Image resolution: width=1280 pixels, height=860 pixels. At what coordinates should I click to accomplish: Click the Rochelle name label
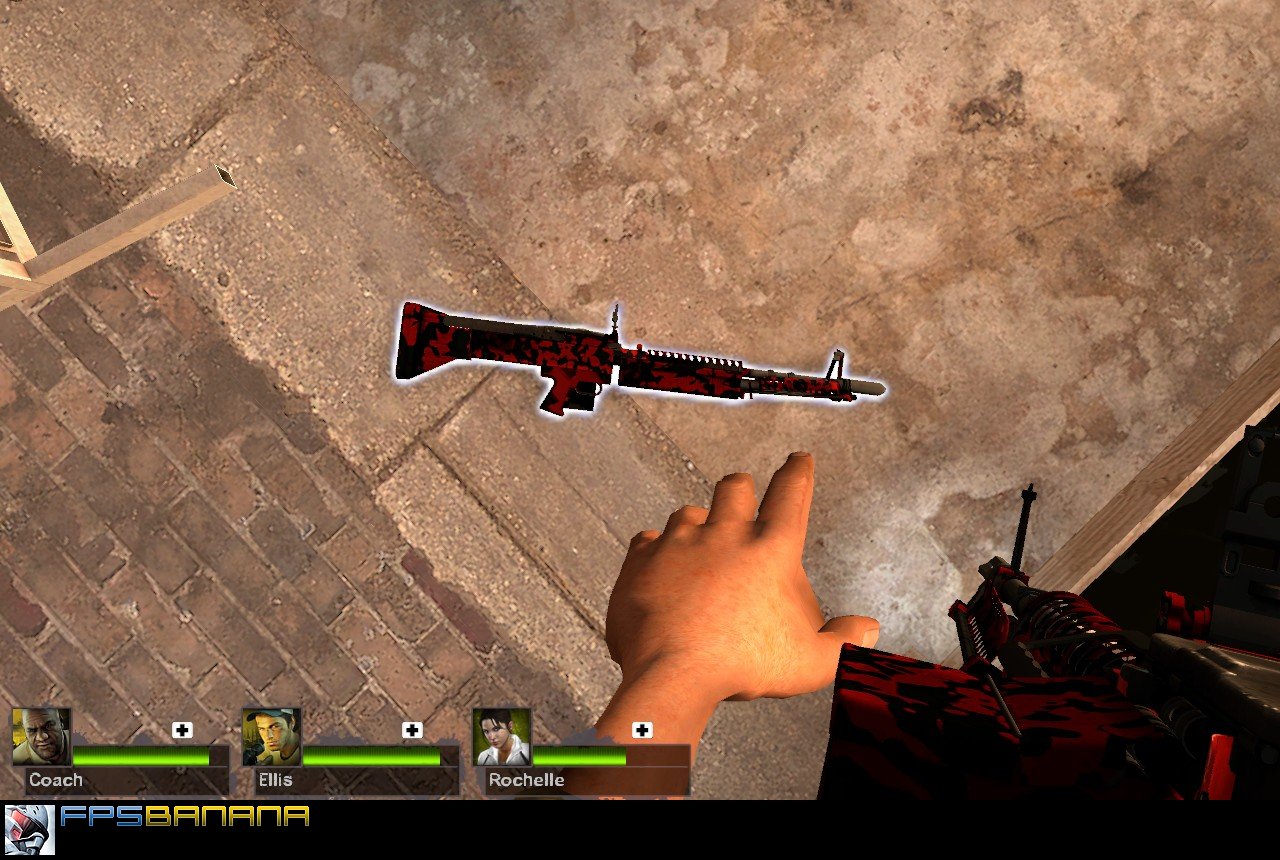(528, 780)
